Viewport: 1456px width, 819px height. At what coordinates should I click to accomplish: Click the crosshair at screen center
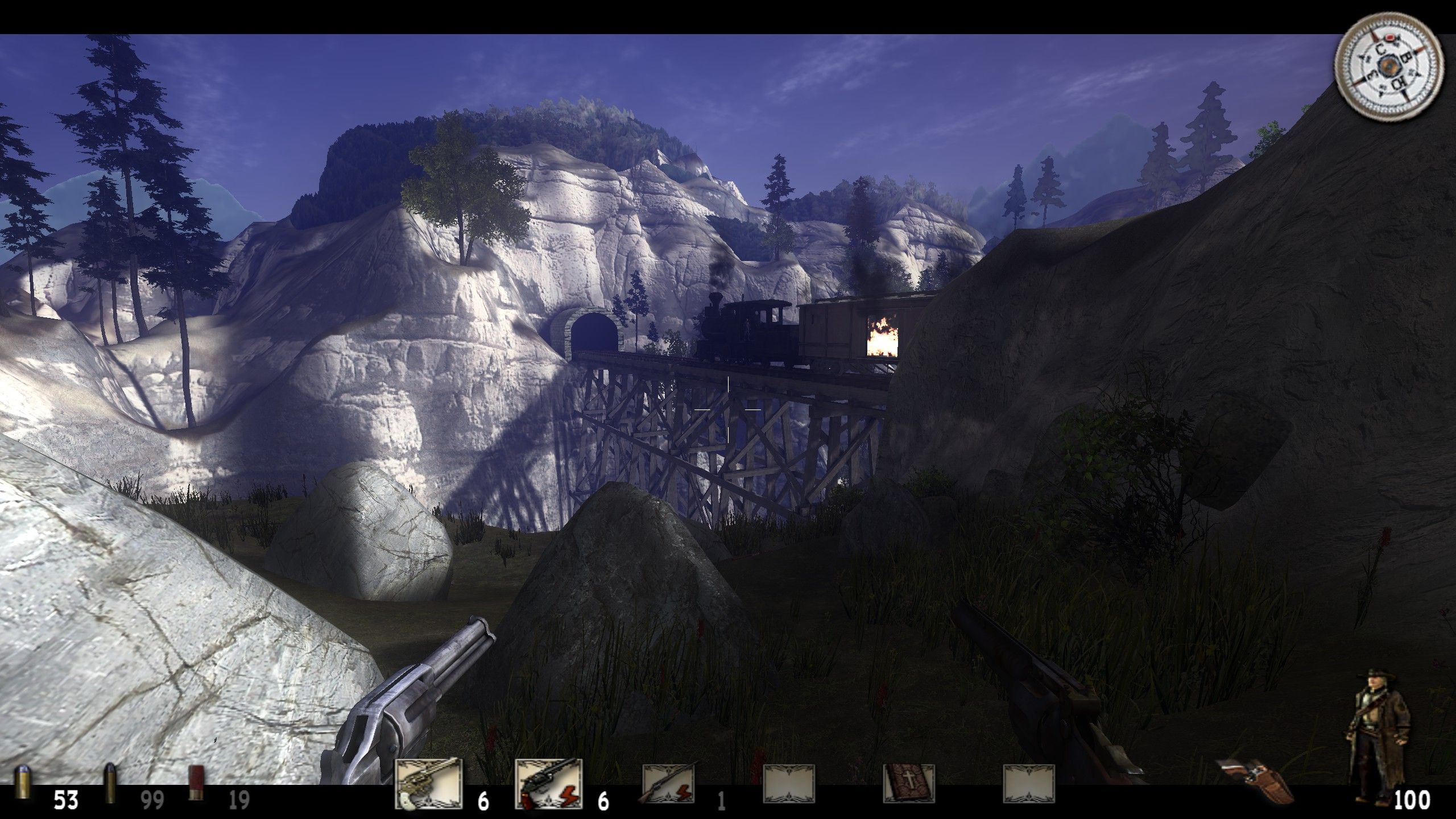point(728,409)
